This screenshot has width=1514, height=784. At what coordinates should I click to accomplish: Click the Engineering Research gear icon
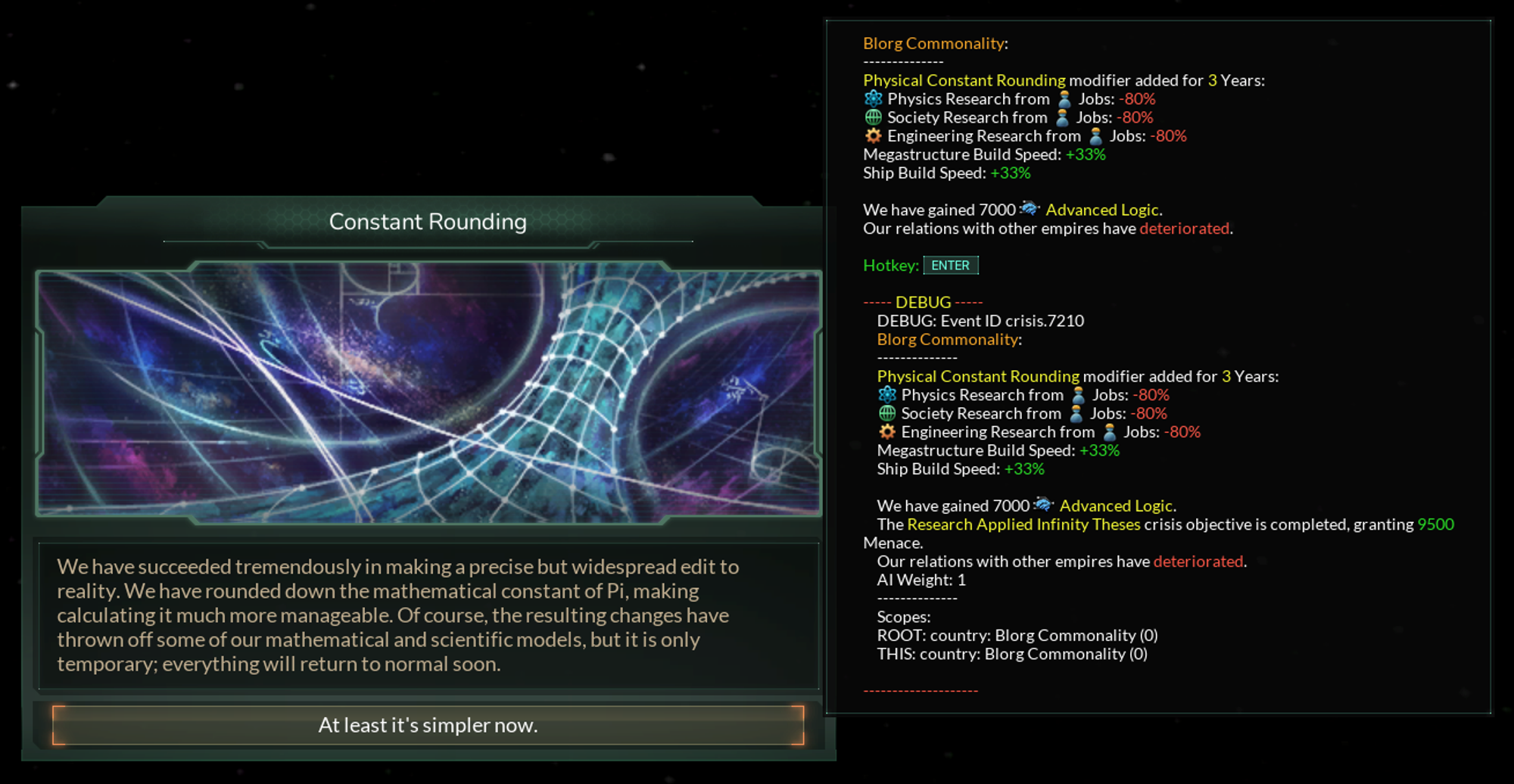tap(874, 135)
